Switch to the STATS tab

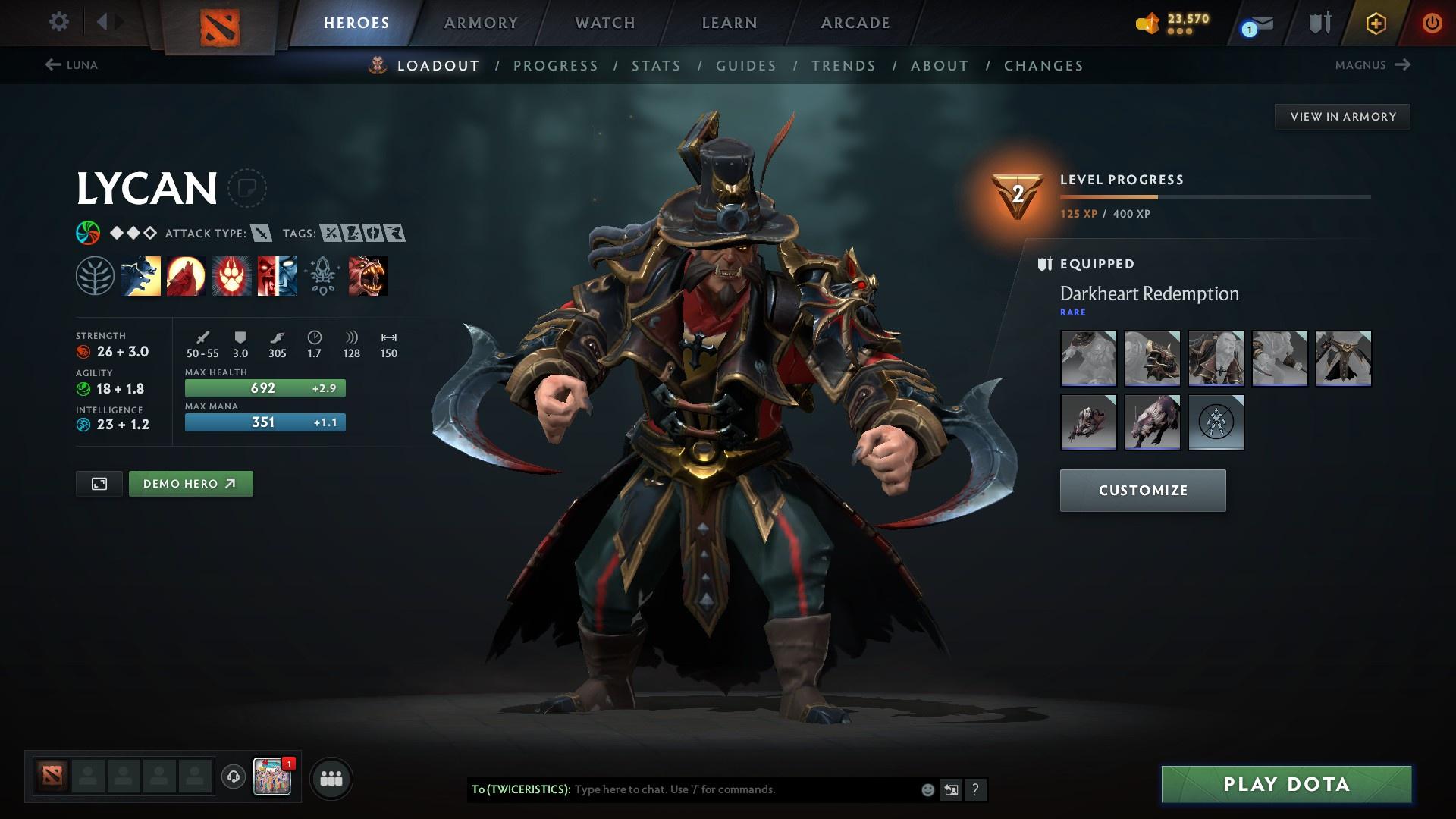657,65
